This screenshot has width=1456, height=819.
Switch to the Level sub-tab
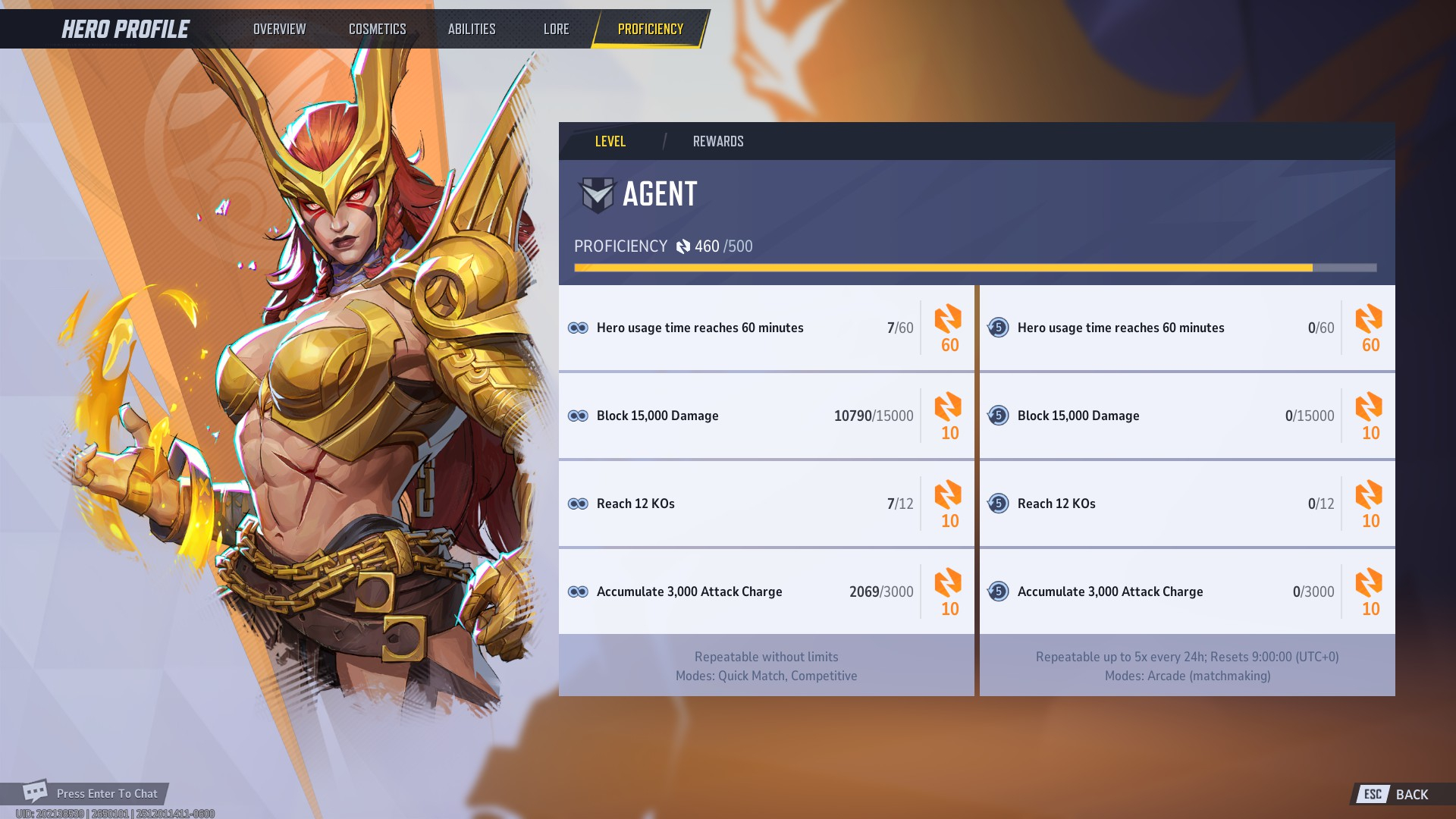click(610, 142)
